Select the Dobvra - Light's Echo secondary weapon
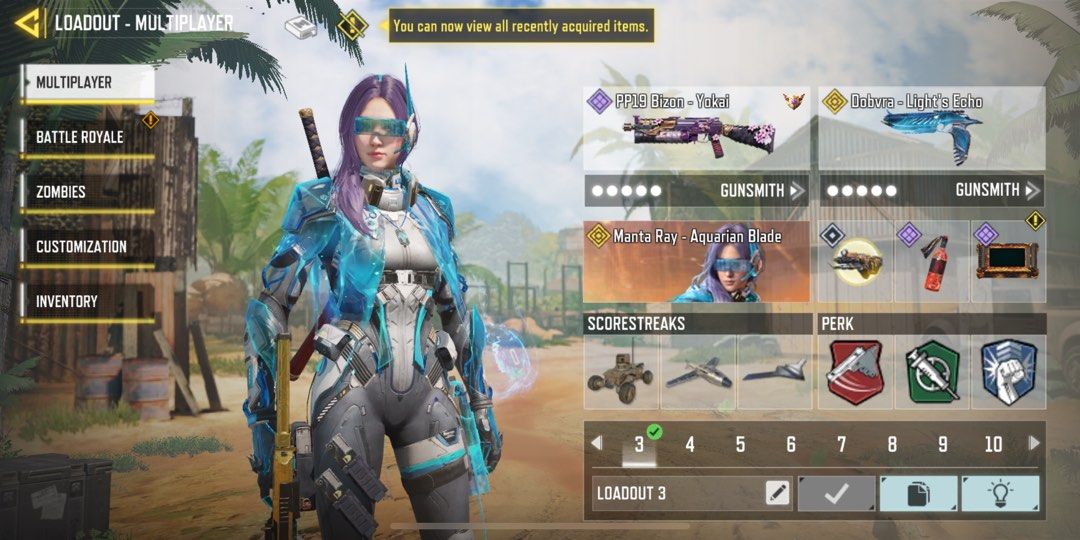1080x540 pixels. coord(932,128)
